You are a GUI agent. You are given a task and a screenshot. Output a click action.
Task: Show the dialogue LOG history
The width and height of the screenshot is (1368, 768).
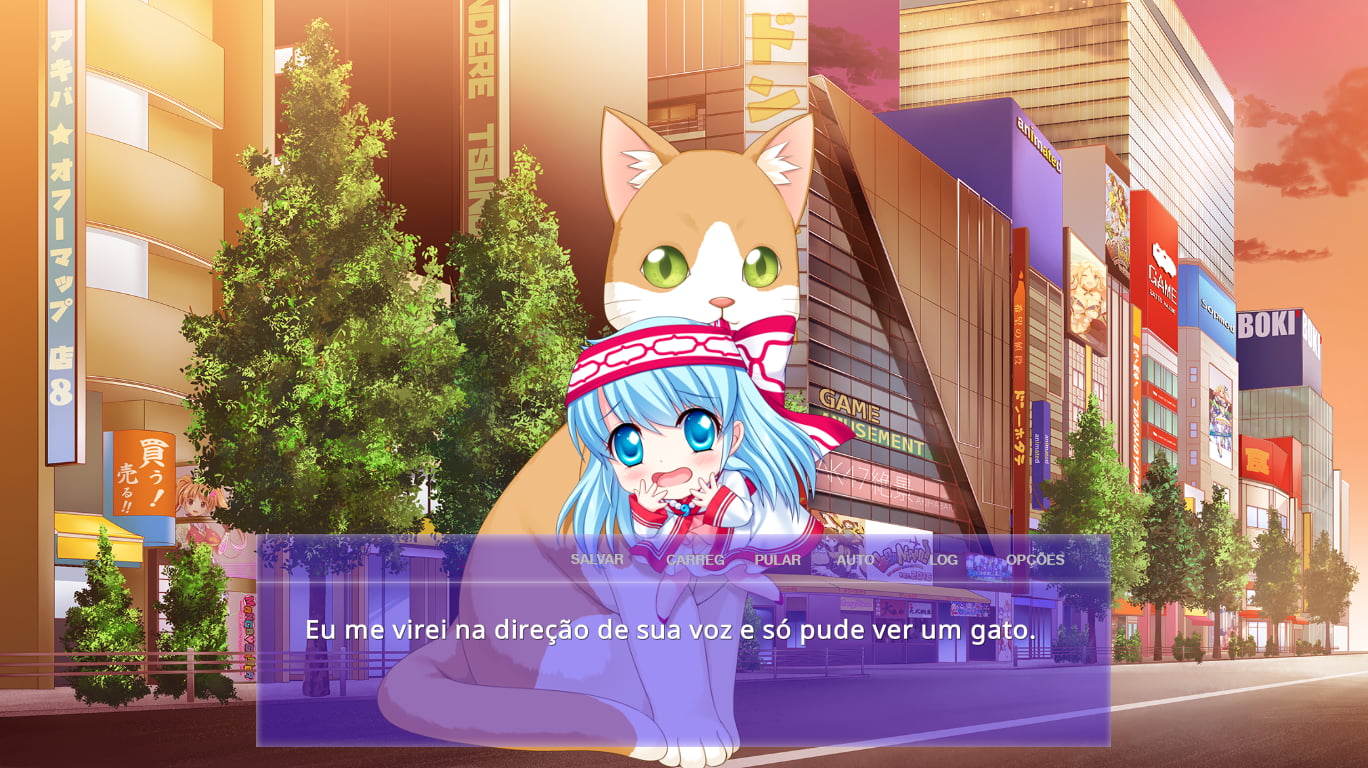(944, 560)
